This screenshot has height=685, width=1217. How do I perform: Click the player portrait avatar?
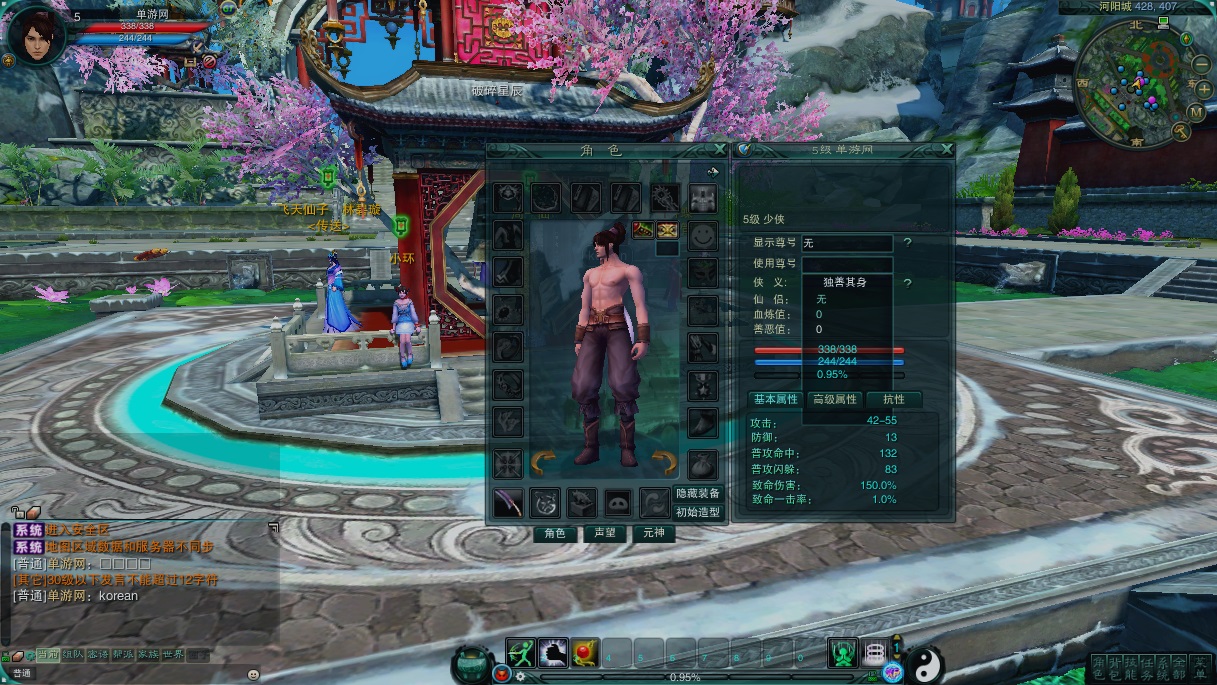(34, 35)
